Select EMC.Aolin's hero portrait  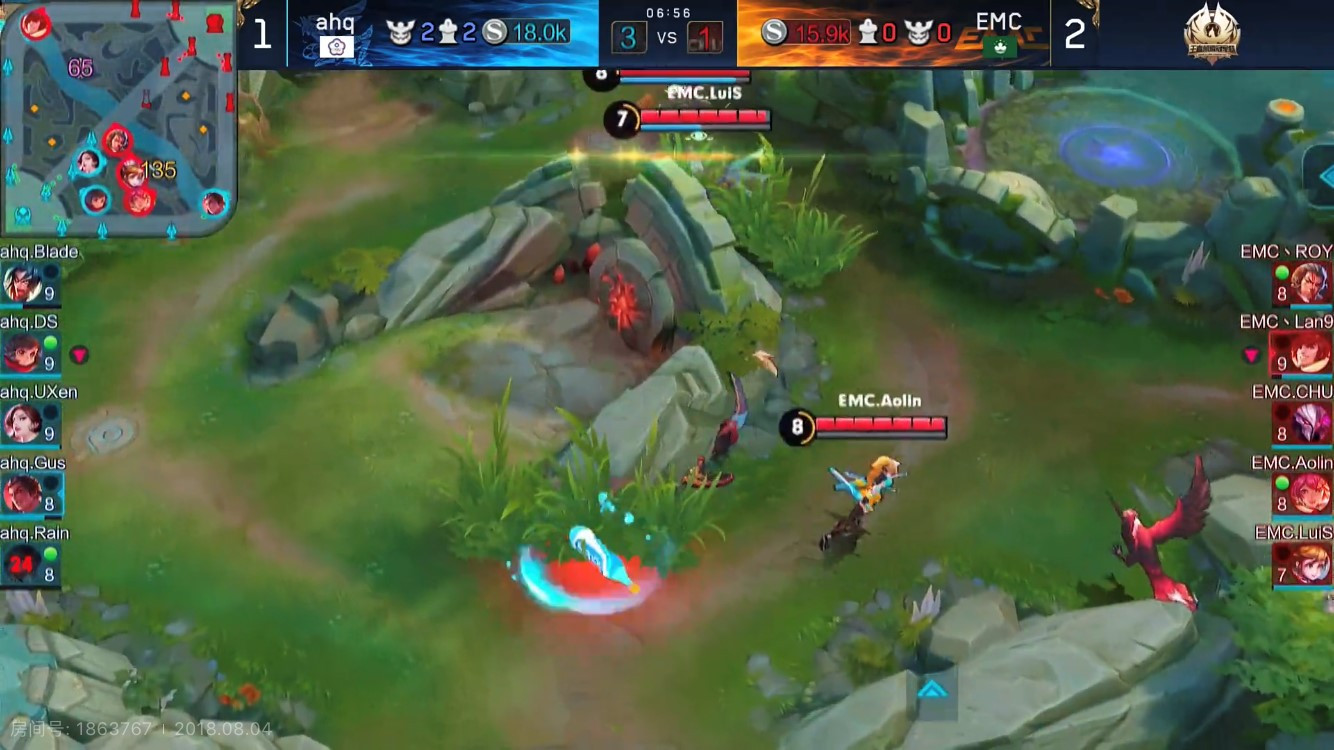coord(1310,494)
